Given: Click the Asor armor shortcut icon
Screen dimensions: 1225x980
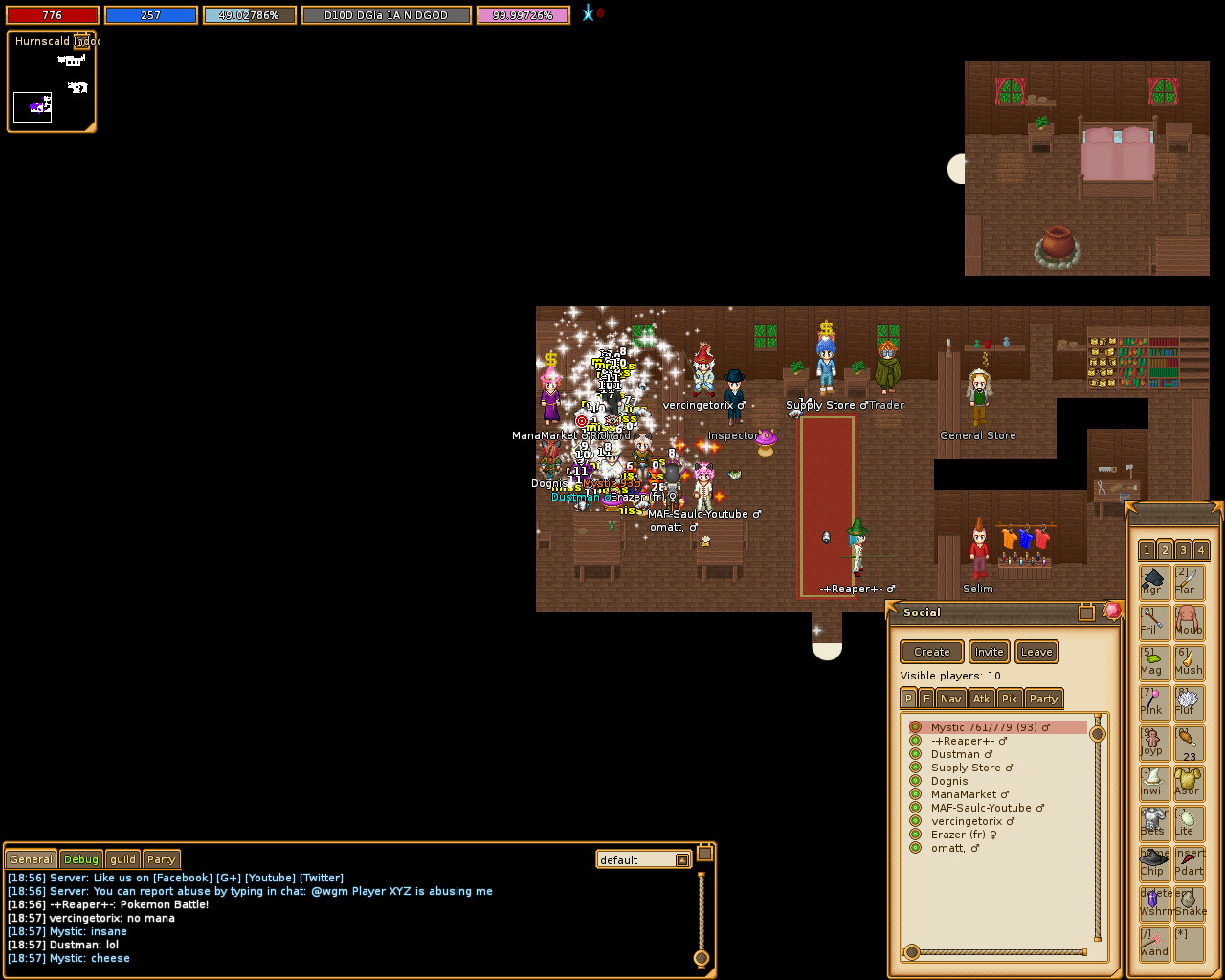Looking at the screenshot, I should [1190, 781].
